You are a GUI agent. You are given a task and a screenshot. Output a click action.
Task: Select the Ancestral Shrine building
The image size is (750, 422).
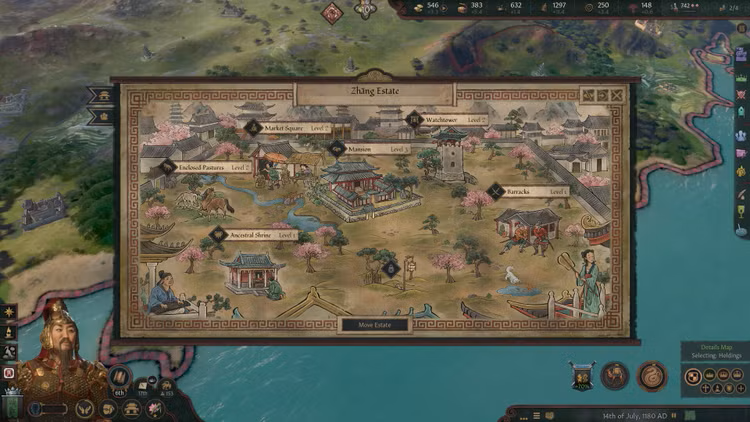pyautogui.click(x=255, y=235)
